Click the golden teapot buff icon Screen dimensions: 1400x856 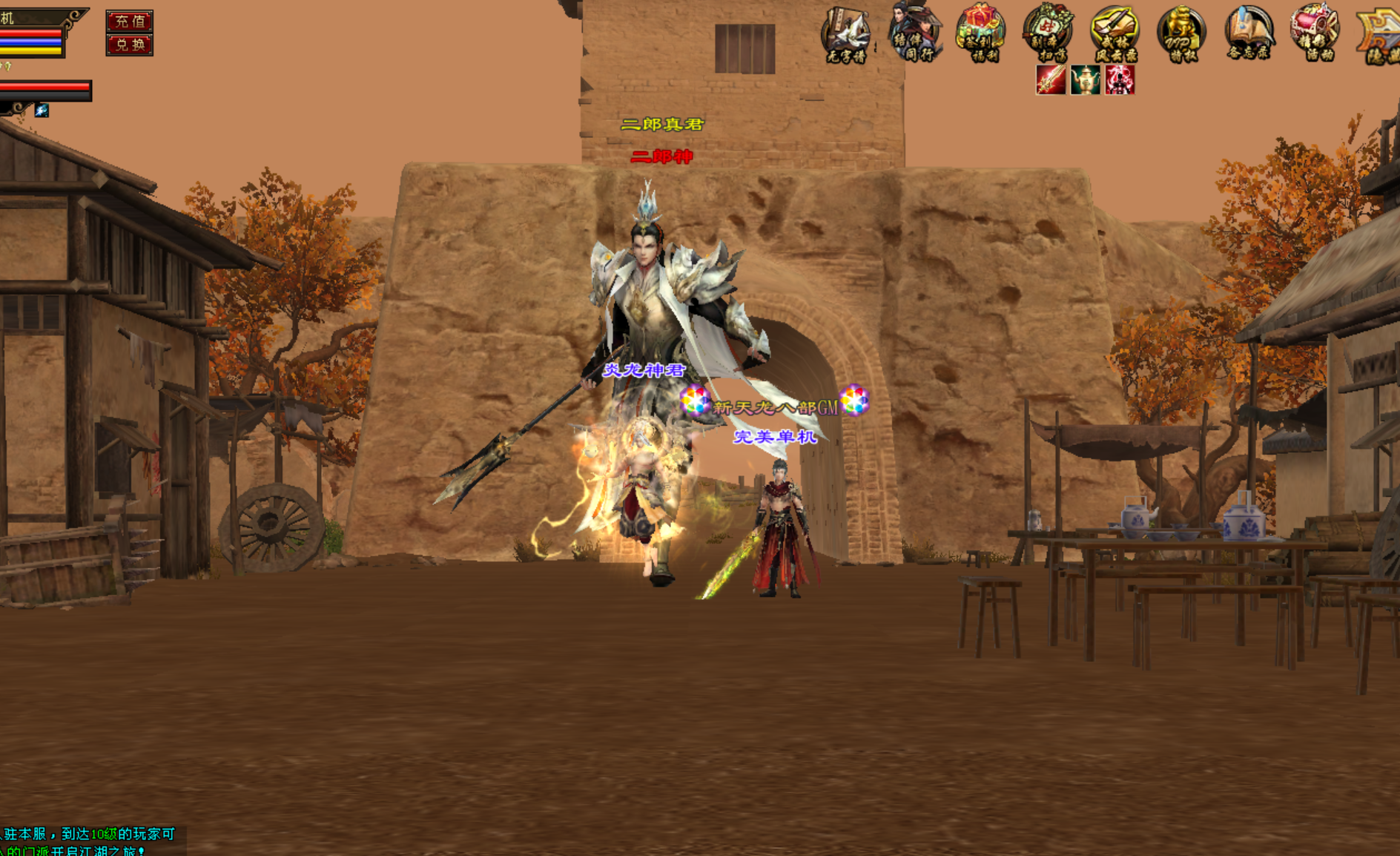[1085, 80]
